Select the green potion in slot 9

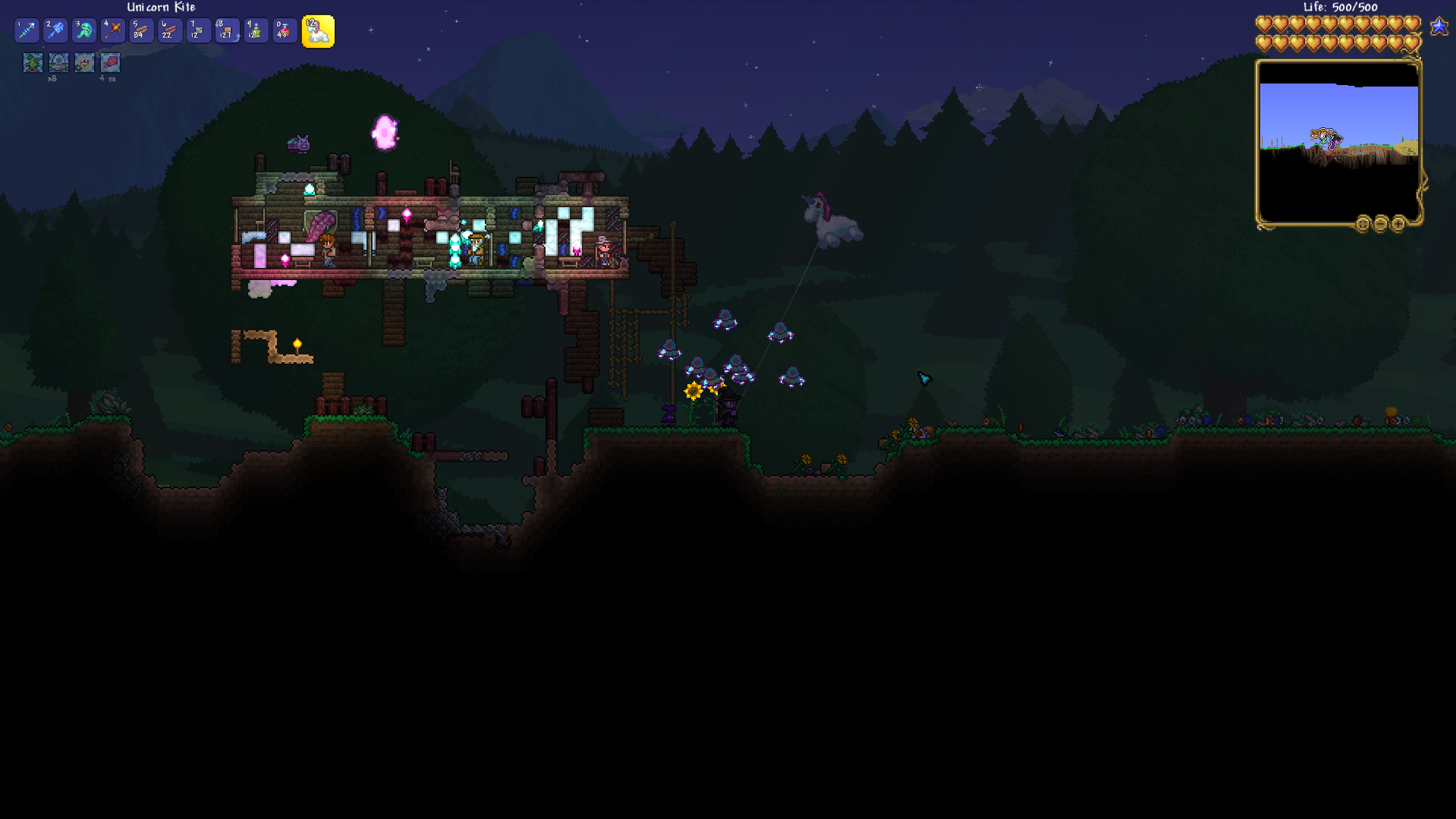256,31
